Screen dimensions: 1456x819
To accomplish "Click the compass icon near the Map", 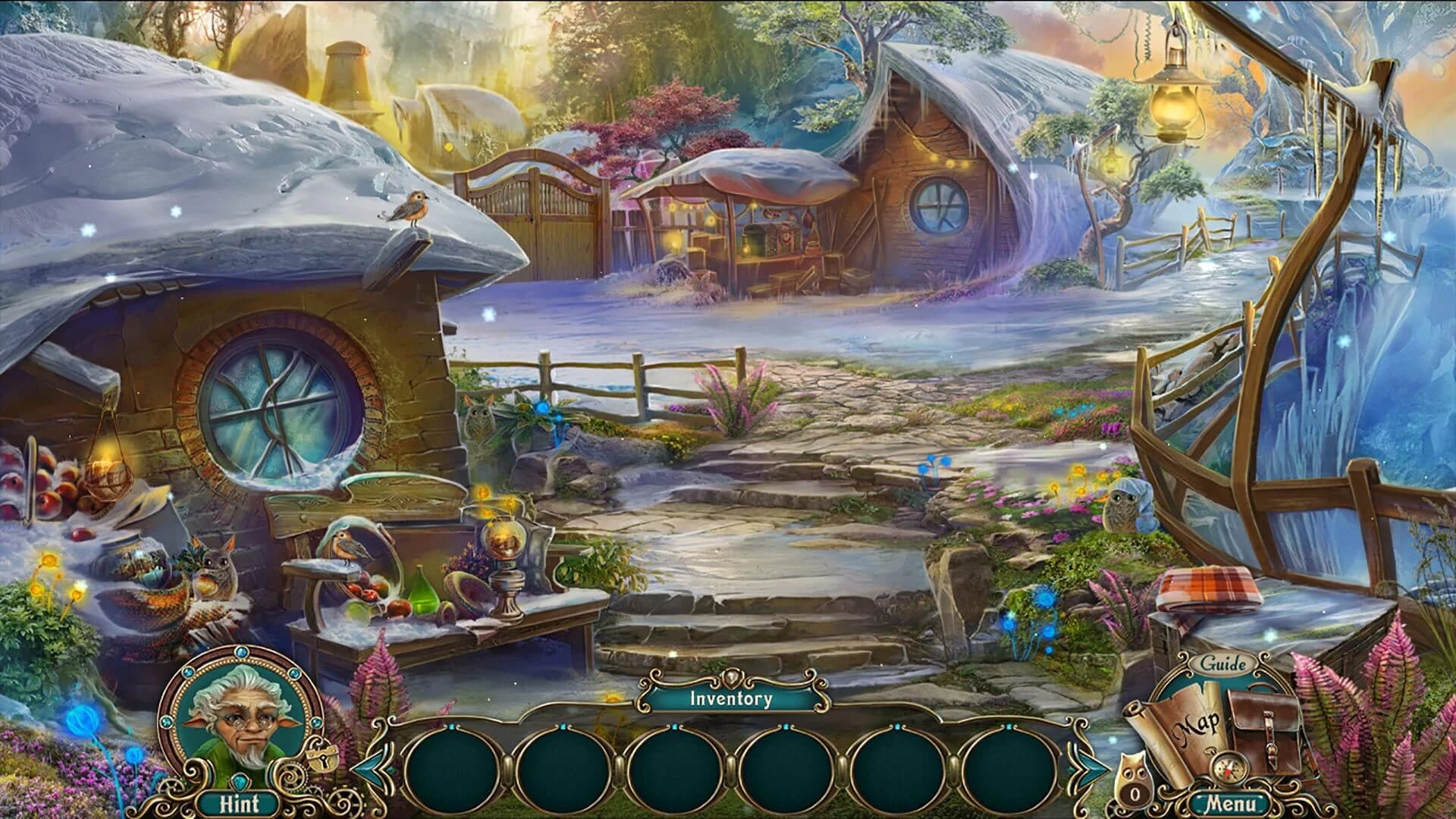I will point(1229,770).
